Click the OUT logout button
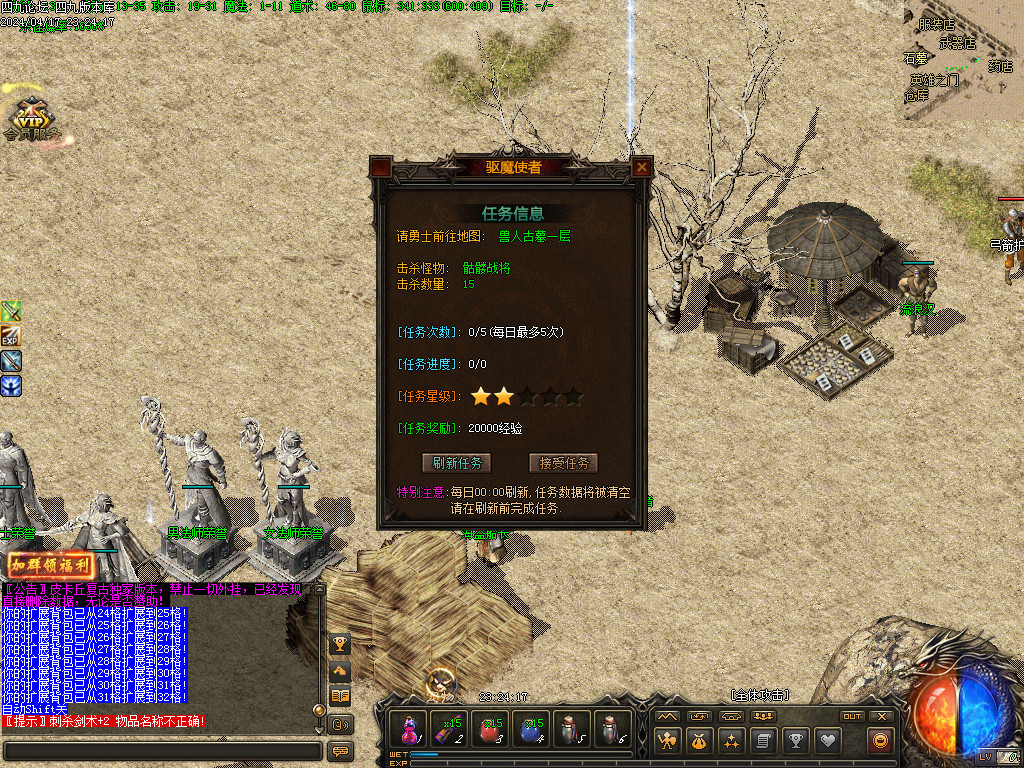 [x=852, y=716]
